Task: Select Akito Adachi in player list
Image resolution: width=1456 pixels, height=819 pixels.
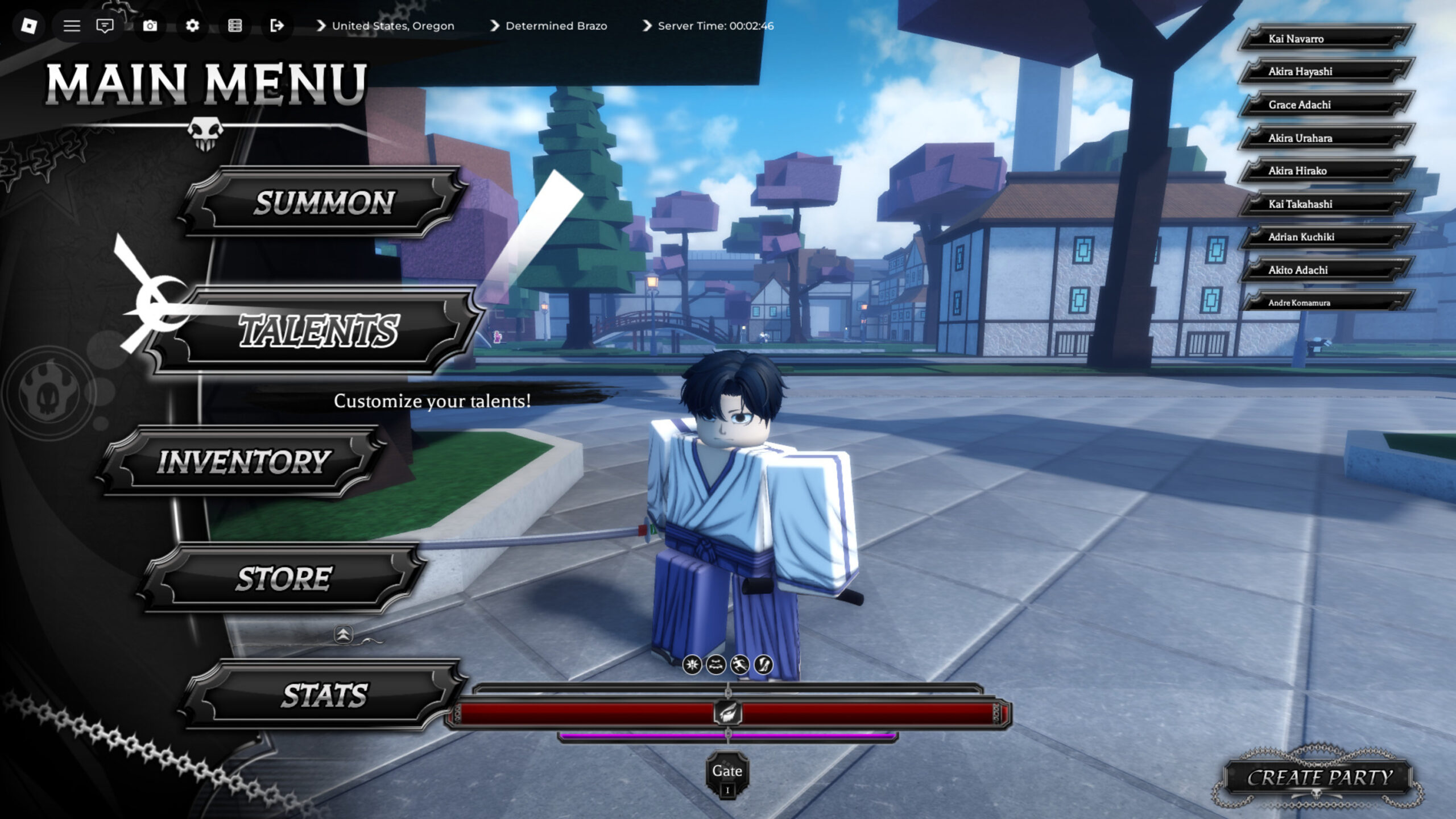Action: point(1325,270)
